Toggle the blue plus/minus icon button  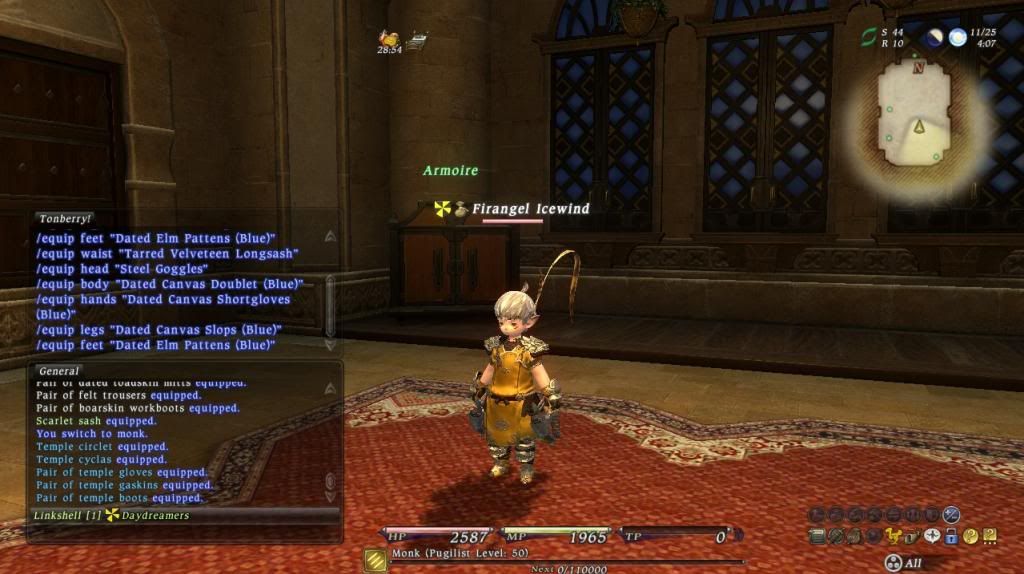click(x=951, y=515)
